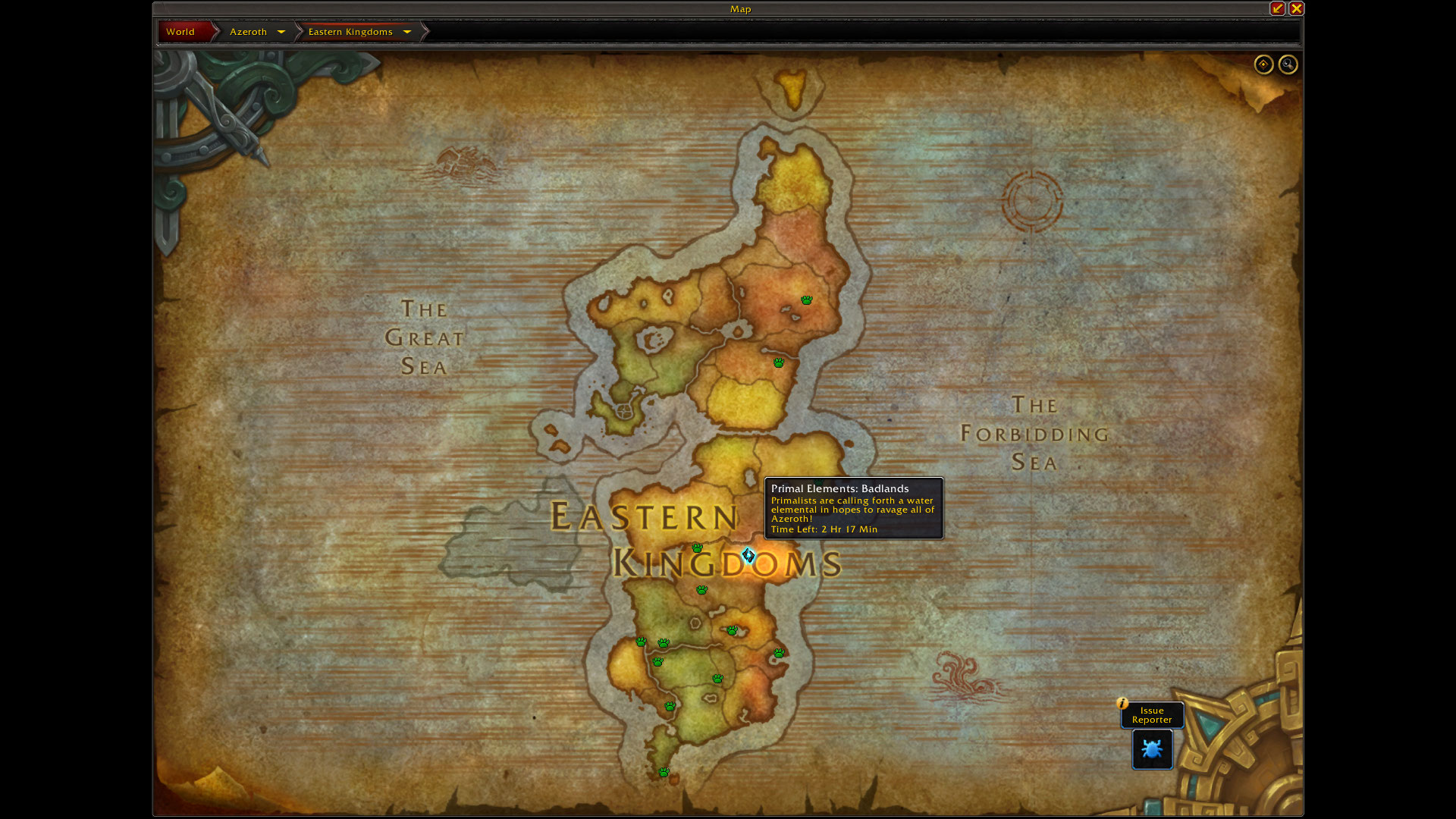Click the paw icon in the southwestern jungle region
This screenshot has width=1456, height=819.
pyautogui.click(x=670, y=707)
